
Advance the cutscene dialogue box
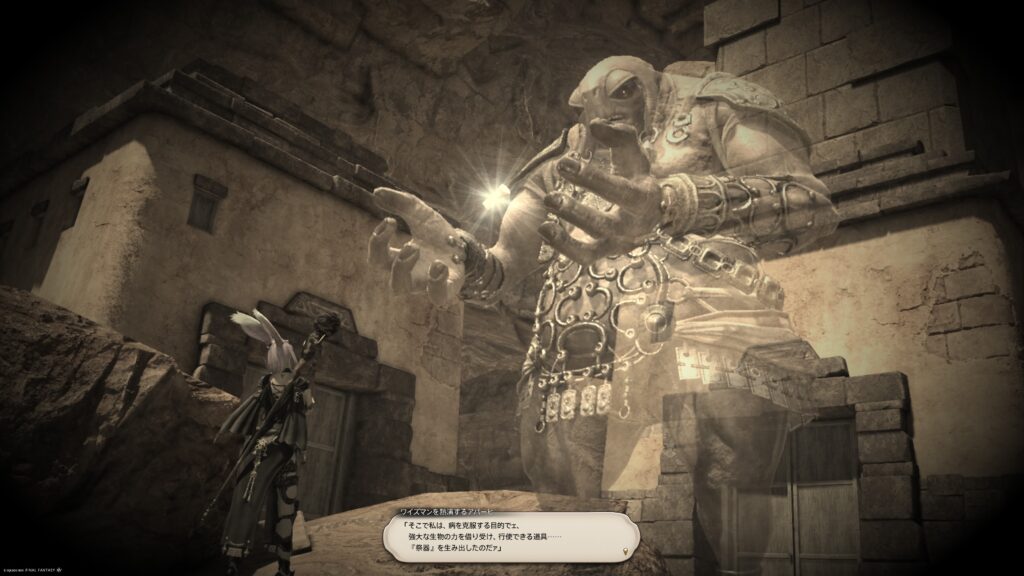(510, 535)
